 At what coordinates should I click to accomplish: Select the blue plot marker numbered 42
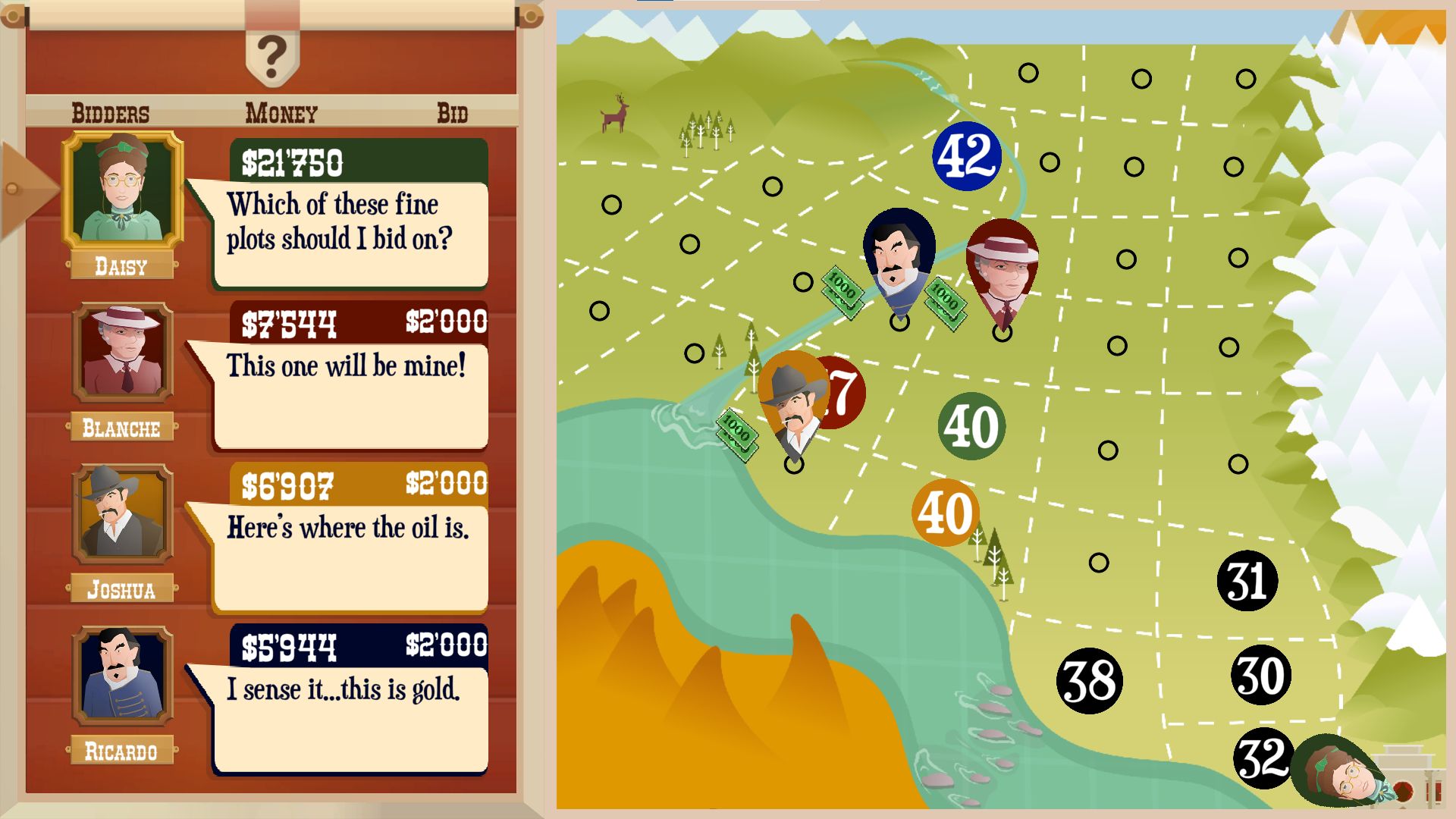pos(967,156)
